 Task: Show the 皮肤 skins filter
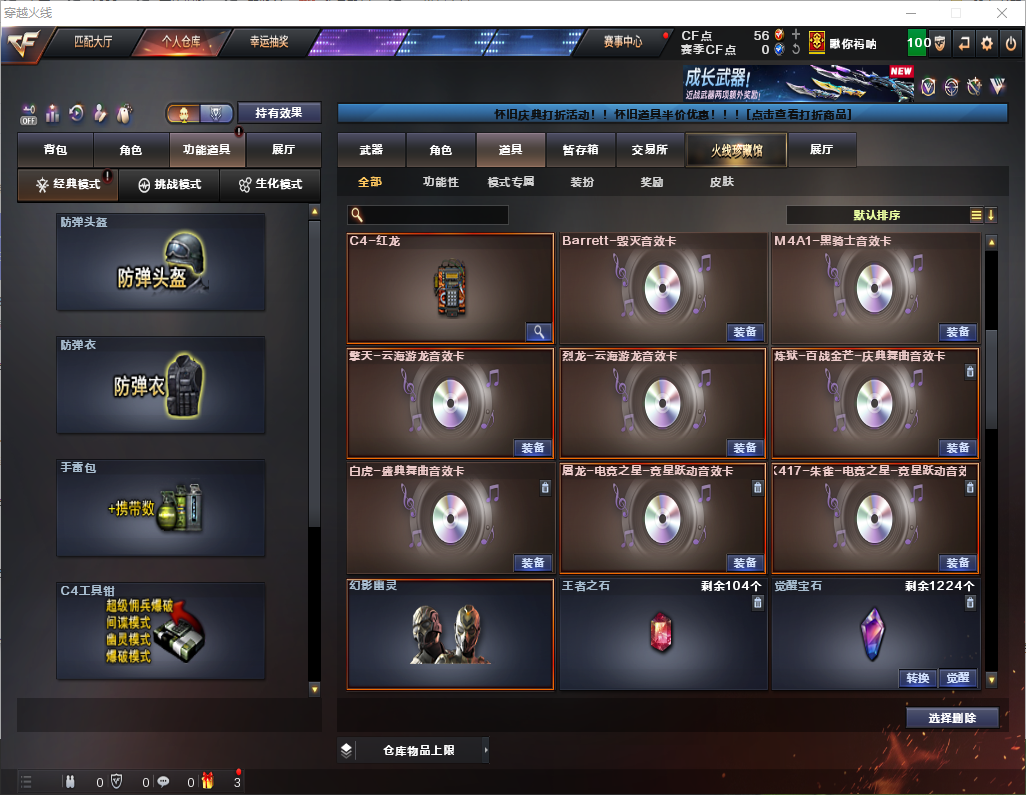tap(721, 183)
